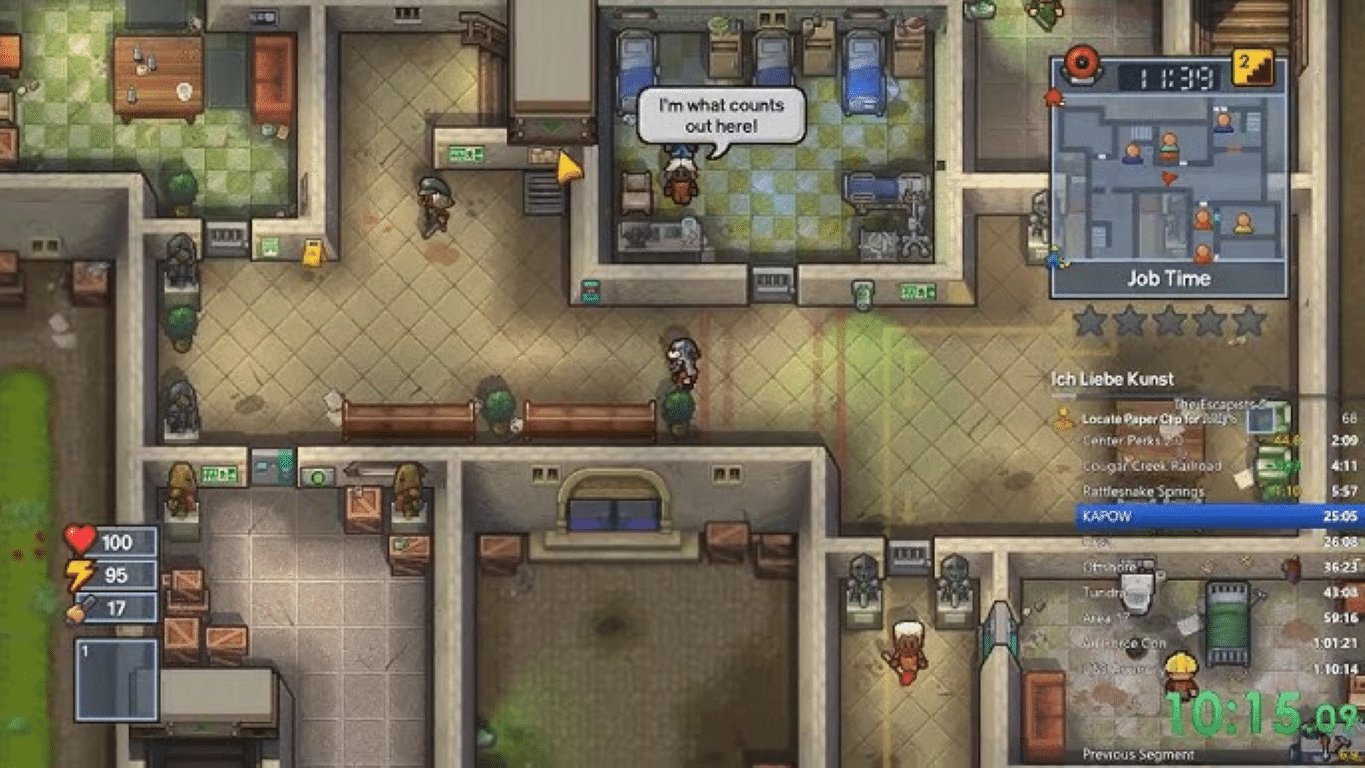Click the red alert figure beside the minimap
This screenshot has height=768, width=1365.
click(1052, 96)
